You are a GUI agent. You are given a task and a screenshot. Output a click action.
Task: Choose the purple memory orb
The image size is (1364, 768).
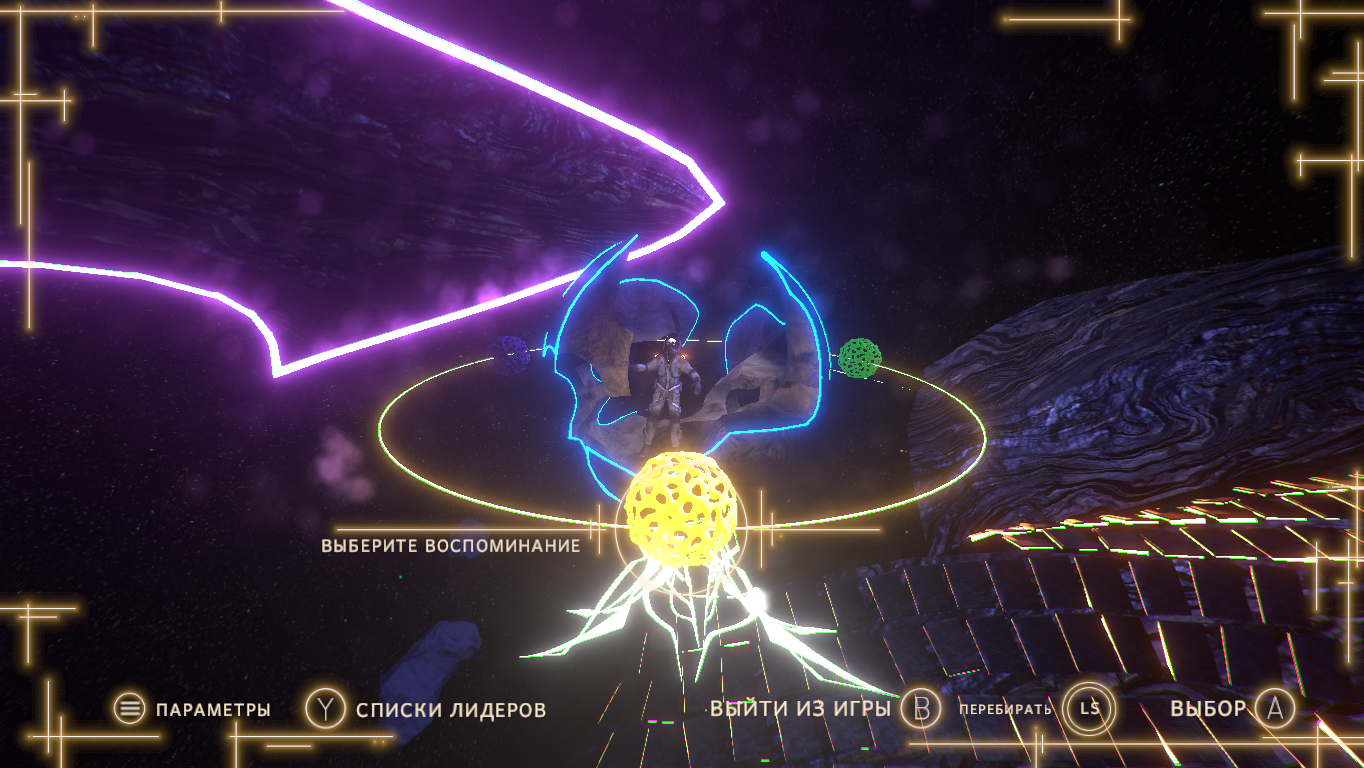pyautogui.click(x=510, y=355)
